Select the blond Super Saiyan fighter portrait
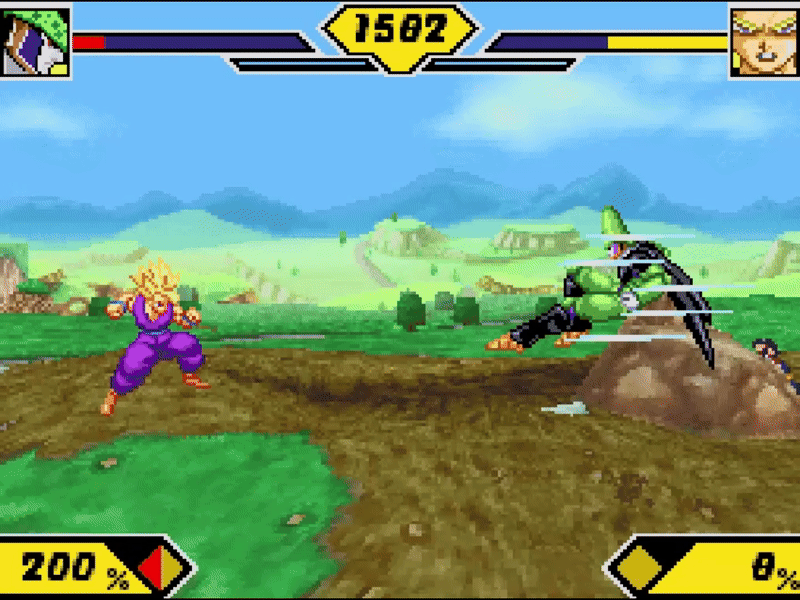The width and height of the screenshot is (800, 600). (763, 41)
